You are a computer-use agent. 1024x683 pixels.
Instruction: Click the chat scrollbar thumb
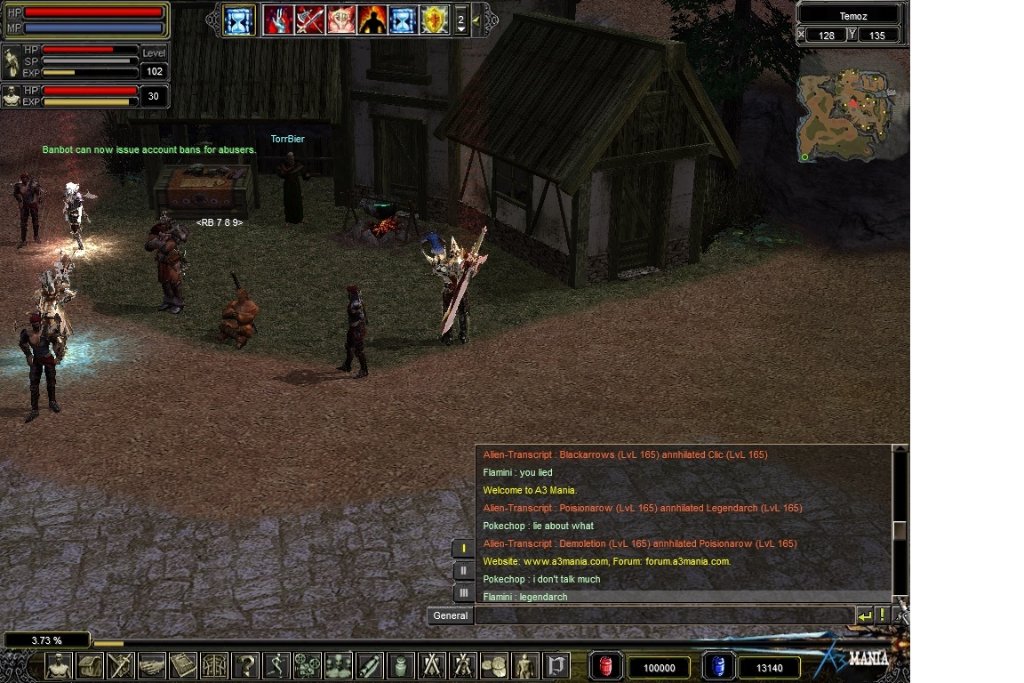click(899, 530)
